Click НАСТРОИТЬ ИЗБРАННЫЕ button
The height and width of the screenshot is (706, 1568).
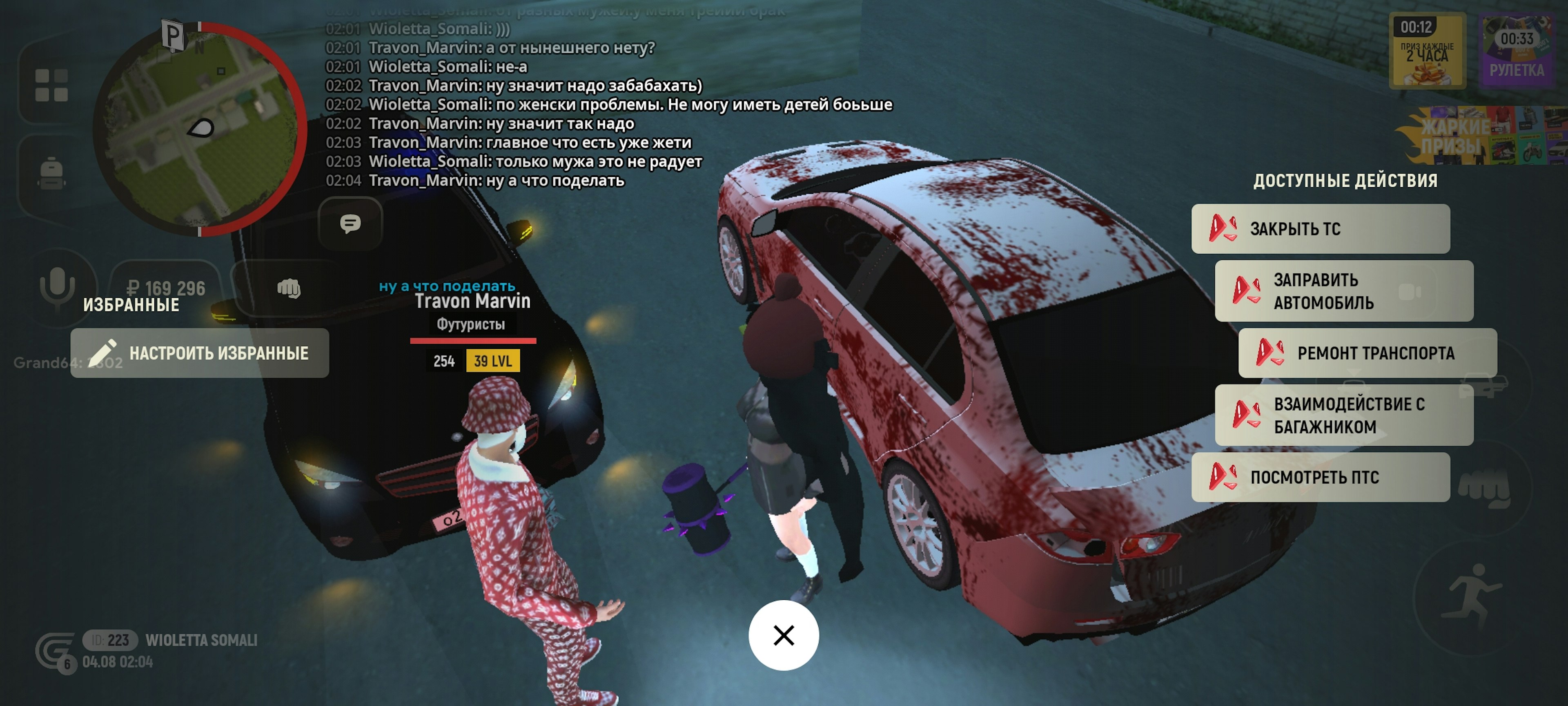coord(200,353)
